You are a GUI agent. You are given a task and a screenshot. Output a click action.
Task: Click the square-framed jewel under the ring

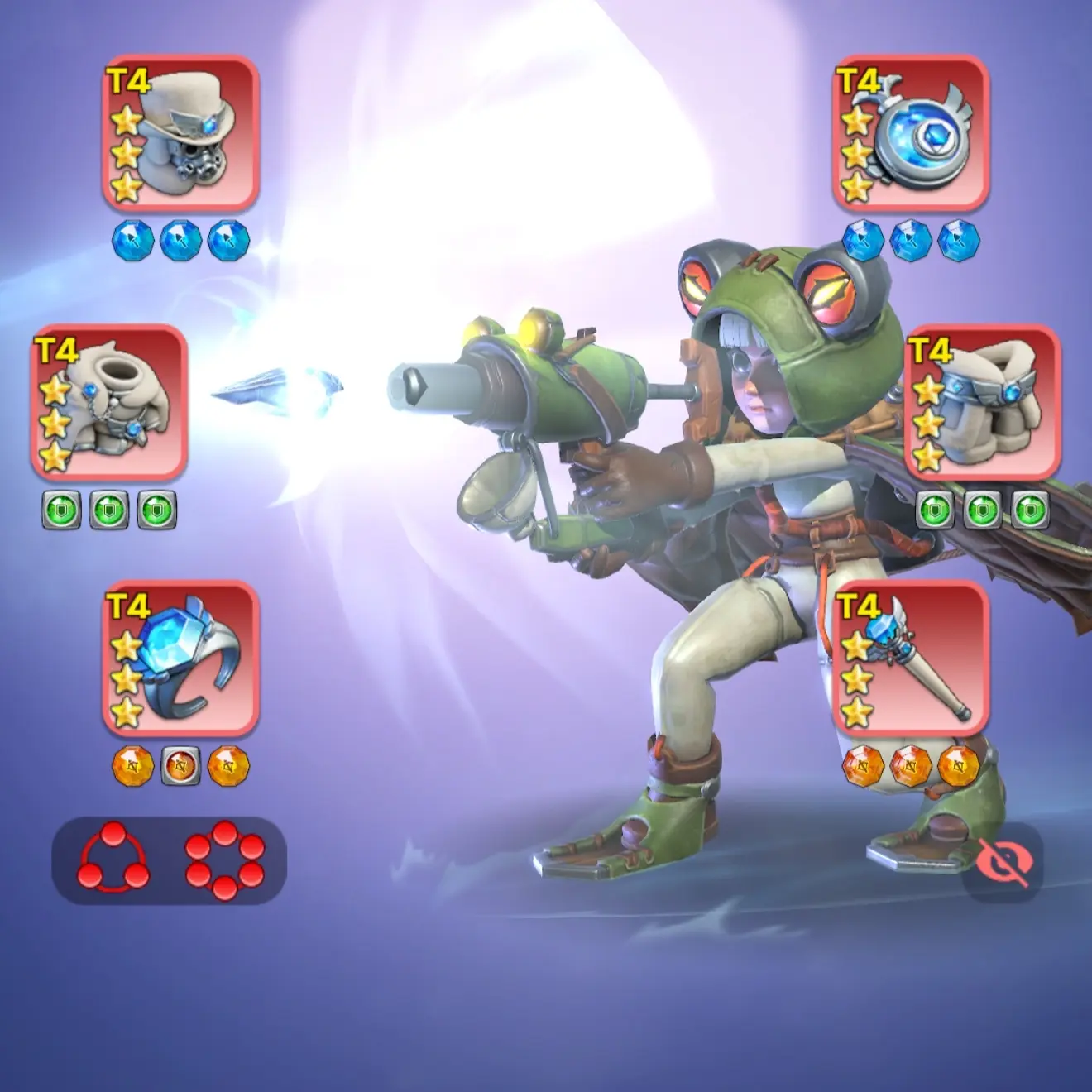180,766
